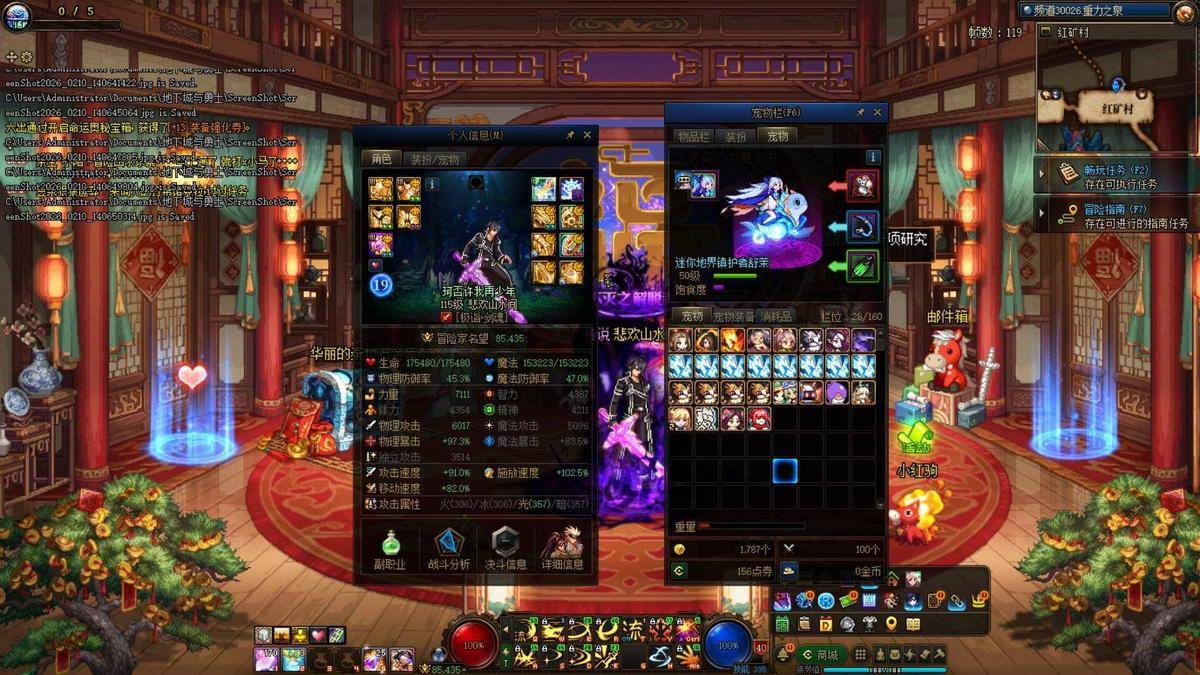This screenshot has height=675, width=1200.
Task: Open the 副职业 sub-profession button
Action: 390,550
